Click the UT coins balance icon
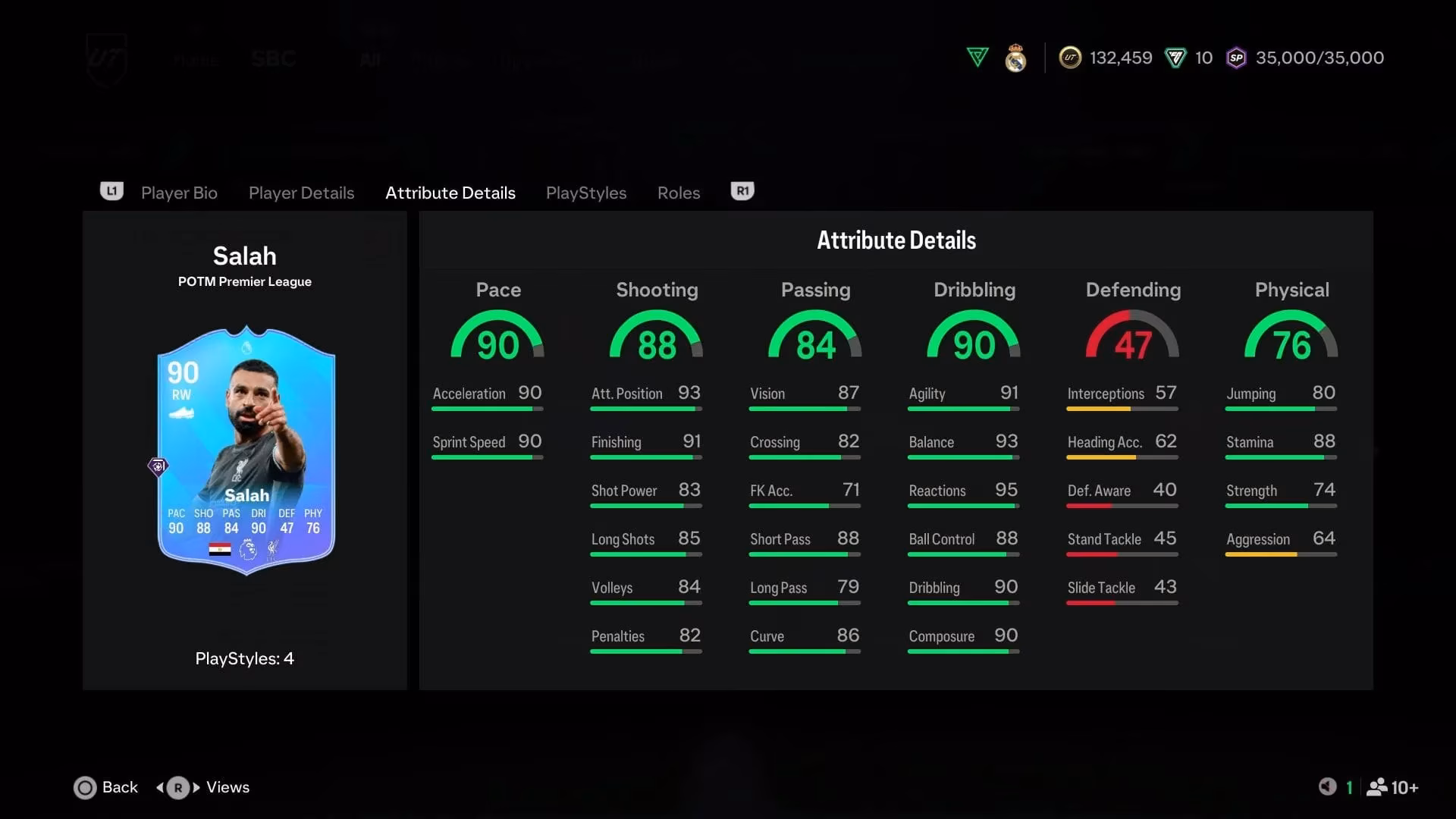This screenshot has height=819, width=1456. click(1070, 58)
